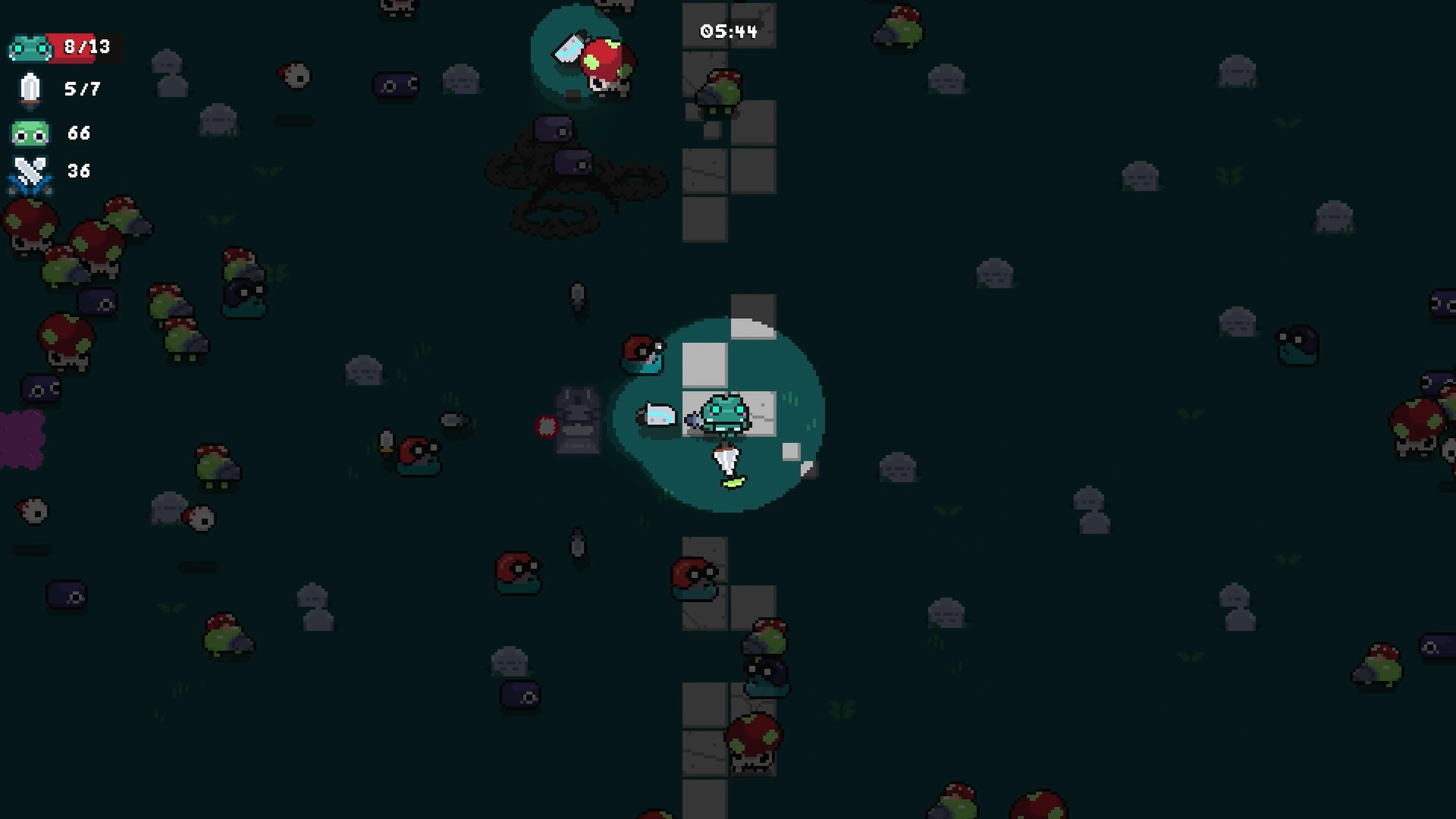Click the kill count number 36

pos(79,171)
